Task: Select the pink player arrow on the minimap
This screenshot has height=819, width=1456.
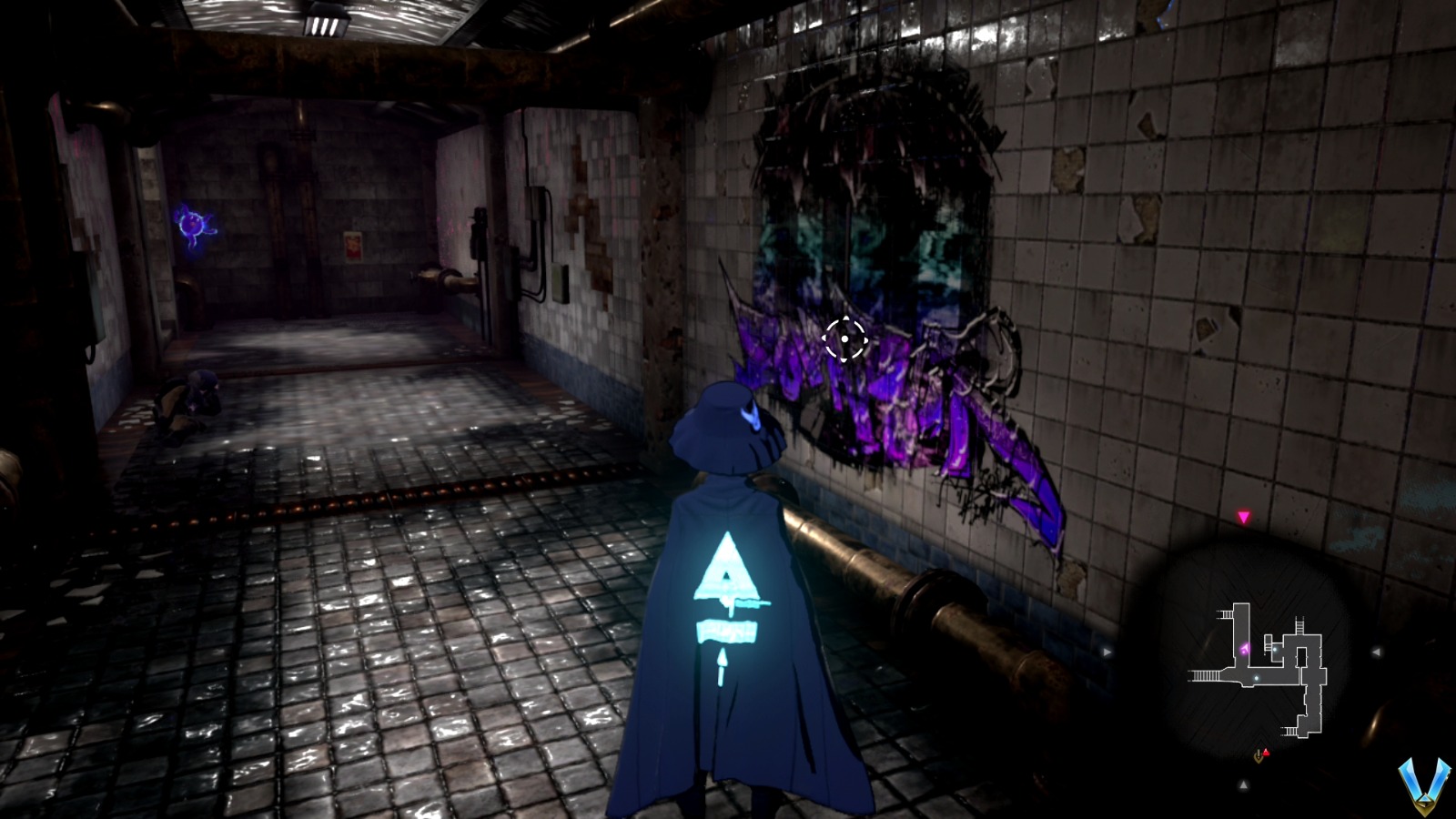Action: [1245, 646]
